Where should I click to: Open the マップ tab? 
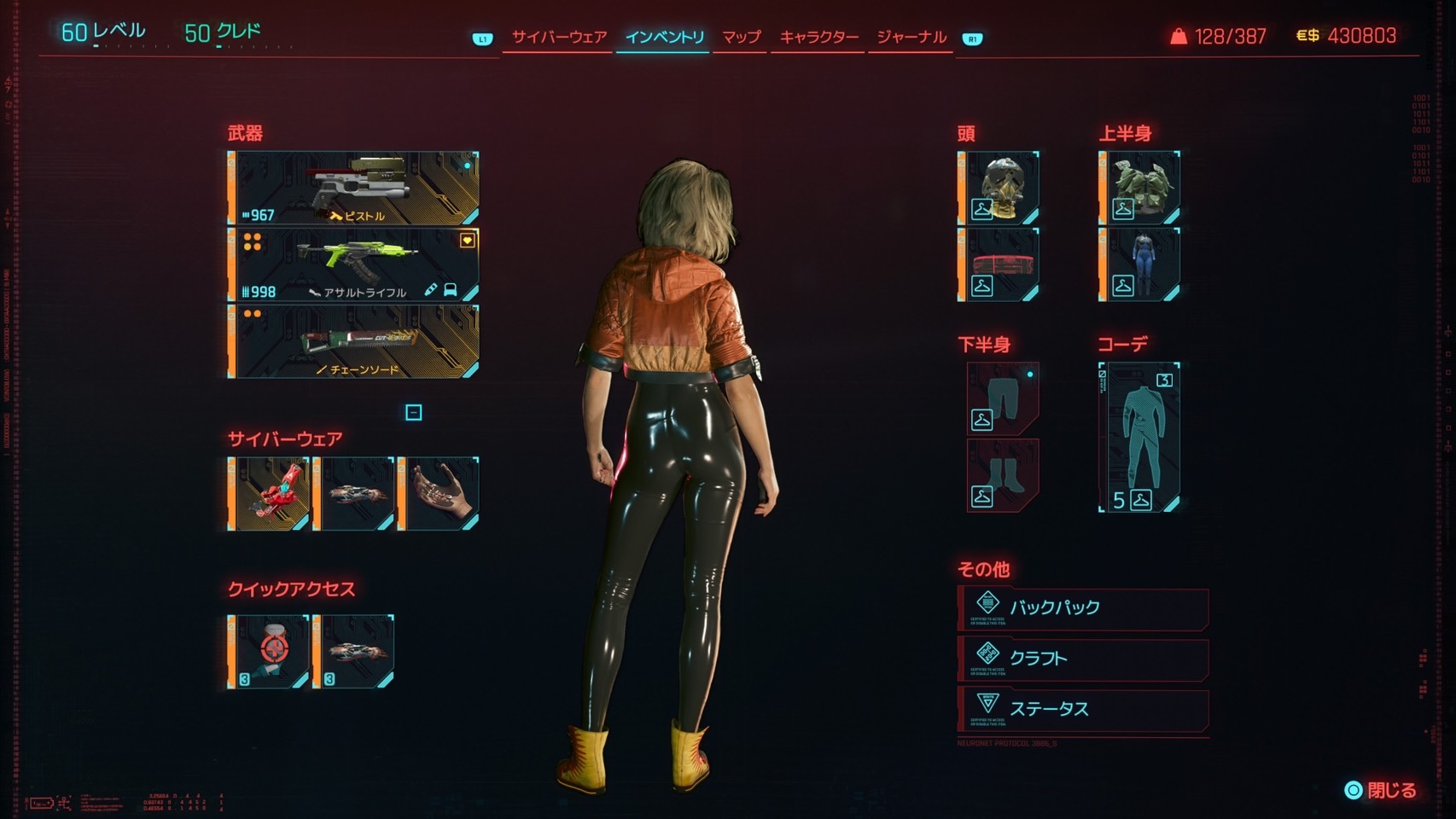[741, 38]
